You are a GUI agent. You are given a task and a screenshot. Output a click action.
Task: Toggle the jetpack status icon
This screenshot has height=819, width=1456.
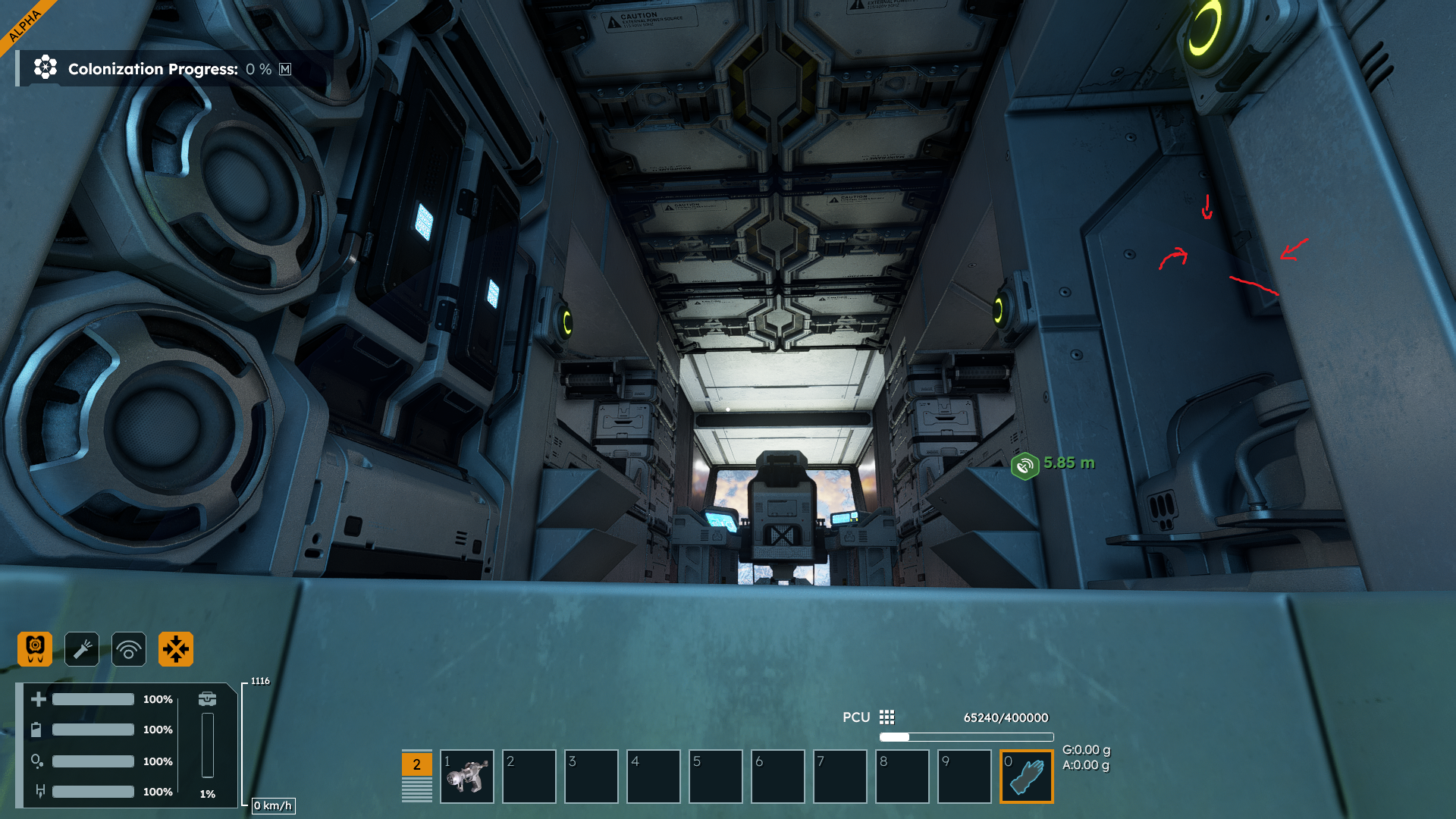35,649
